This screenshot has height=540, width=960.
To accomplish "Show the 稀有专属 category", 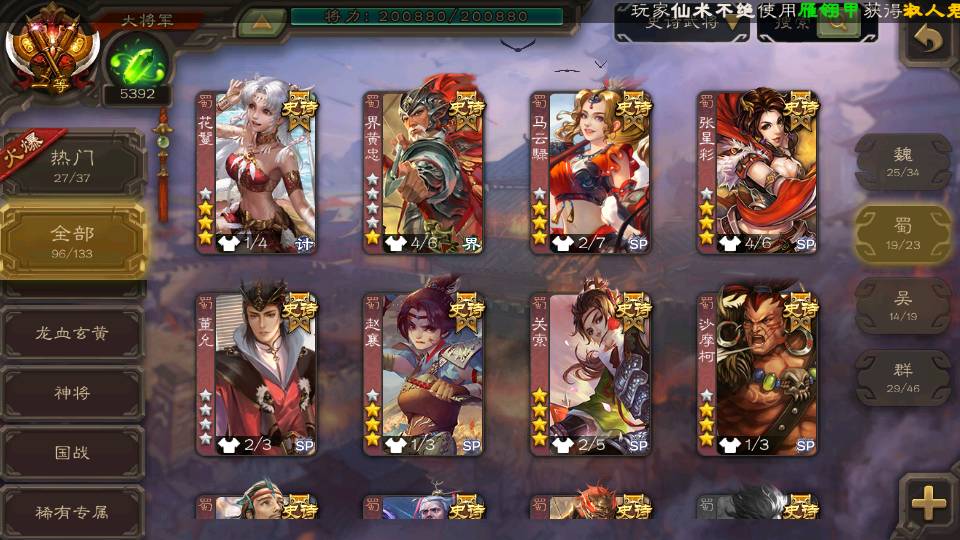I will click(x=72, y=511).
